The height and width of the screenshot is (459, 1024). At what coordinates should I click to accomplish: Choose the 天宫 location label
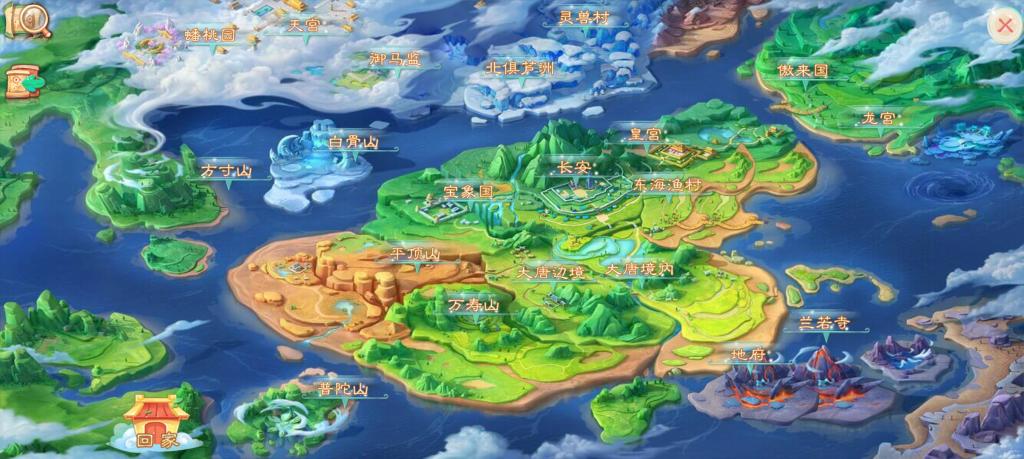(302, 25)
